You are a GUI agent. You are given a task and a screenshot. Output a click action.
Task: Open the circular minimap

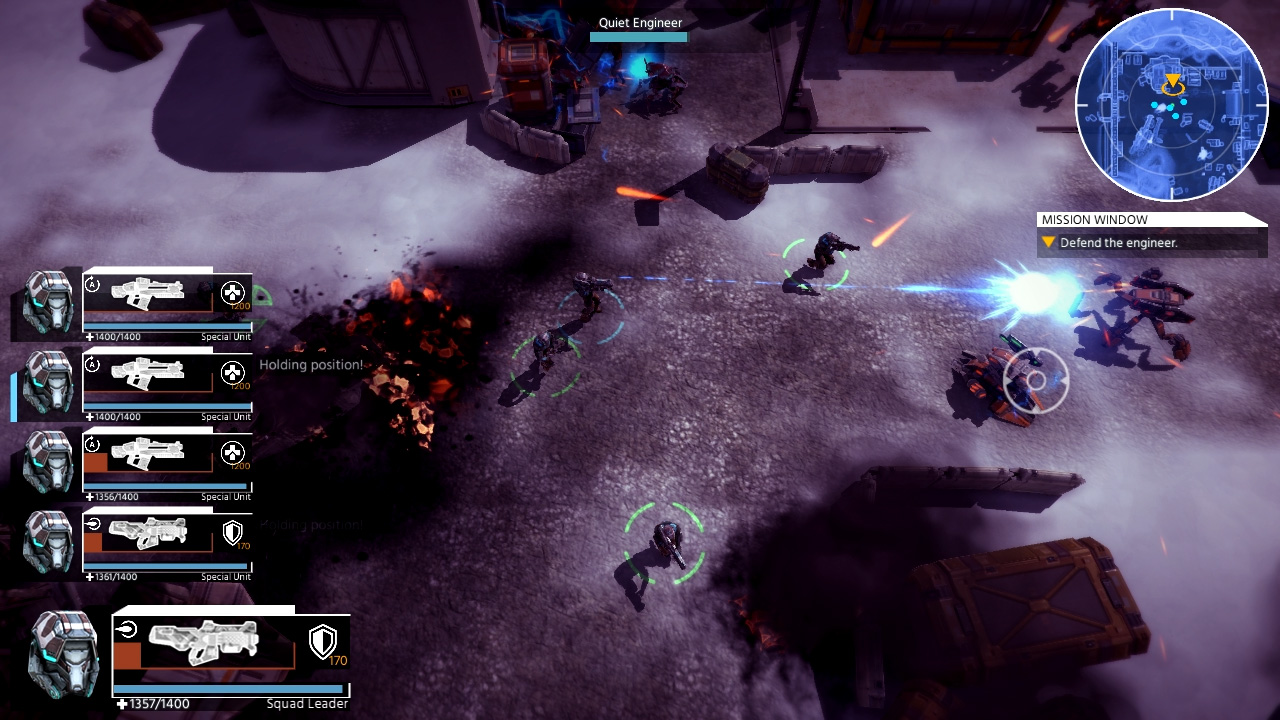pyautogui.click(x=1171, y=105)
